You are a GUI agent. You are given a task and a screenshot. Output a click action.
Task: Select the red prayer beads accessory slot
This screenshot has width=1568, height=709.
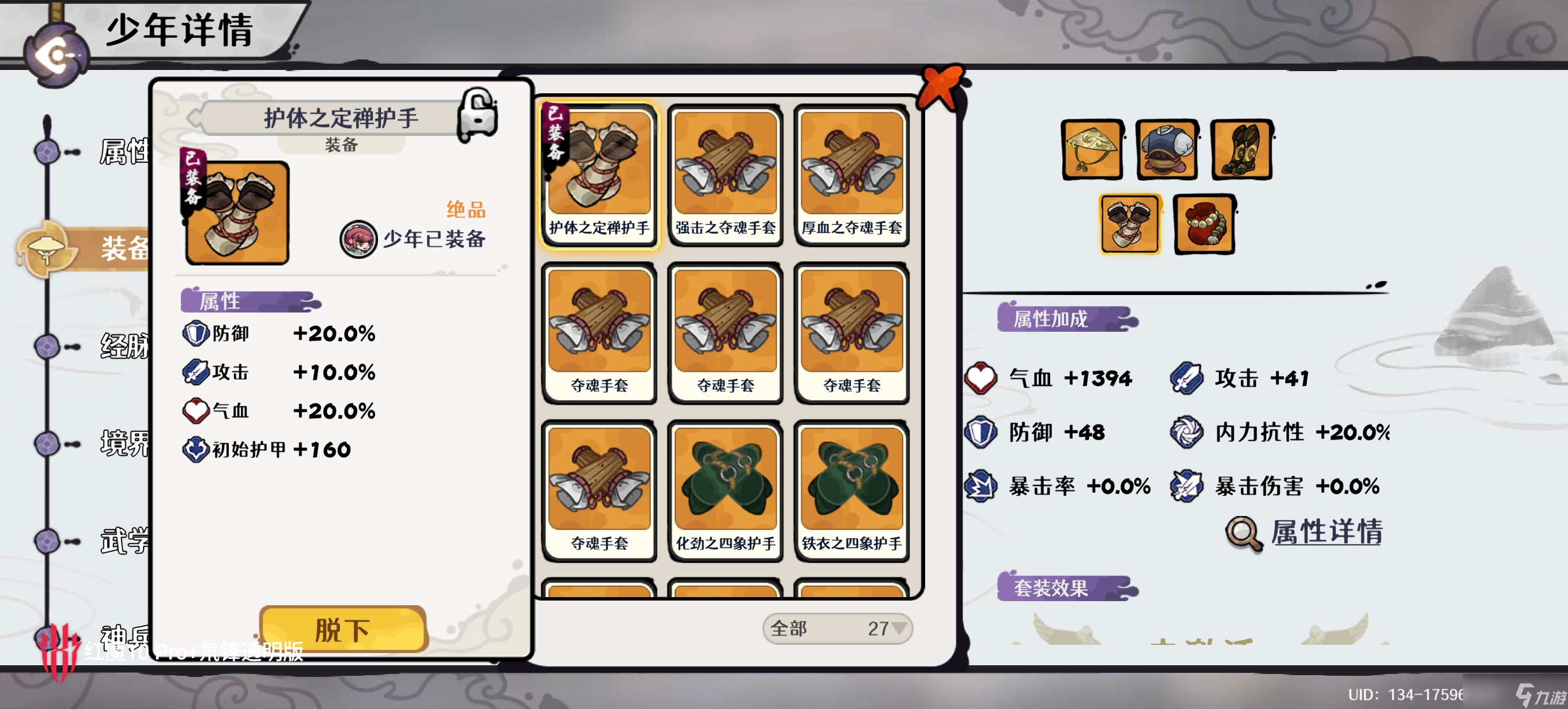pyautogui.click(x=1205, y=224)
